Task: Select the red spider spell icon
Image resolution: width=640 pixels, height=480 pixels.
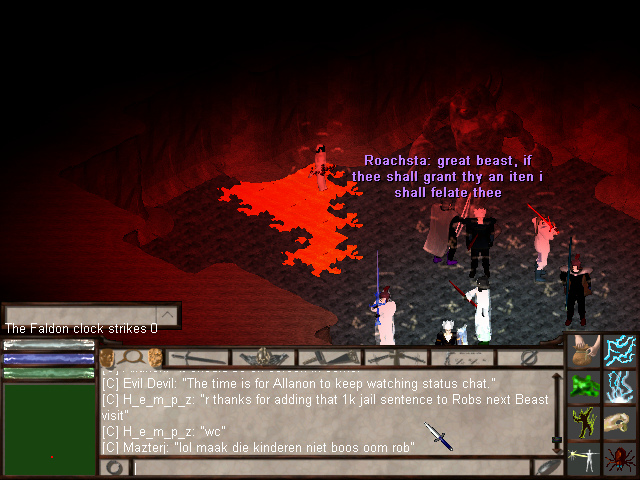Action: click(620, 459)
